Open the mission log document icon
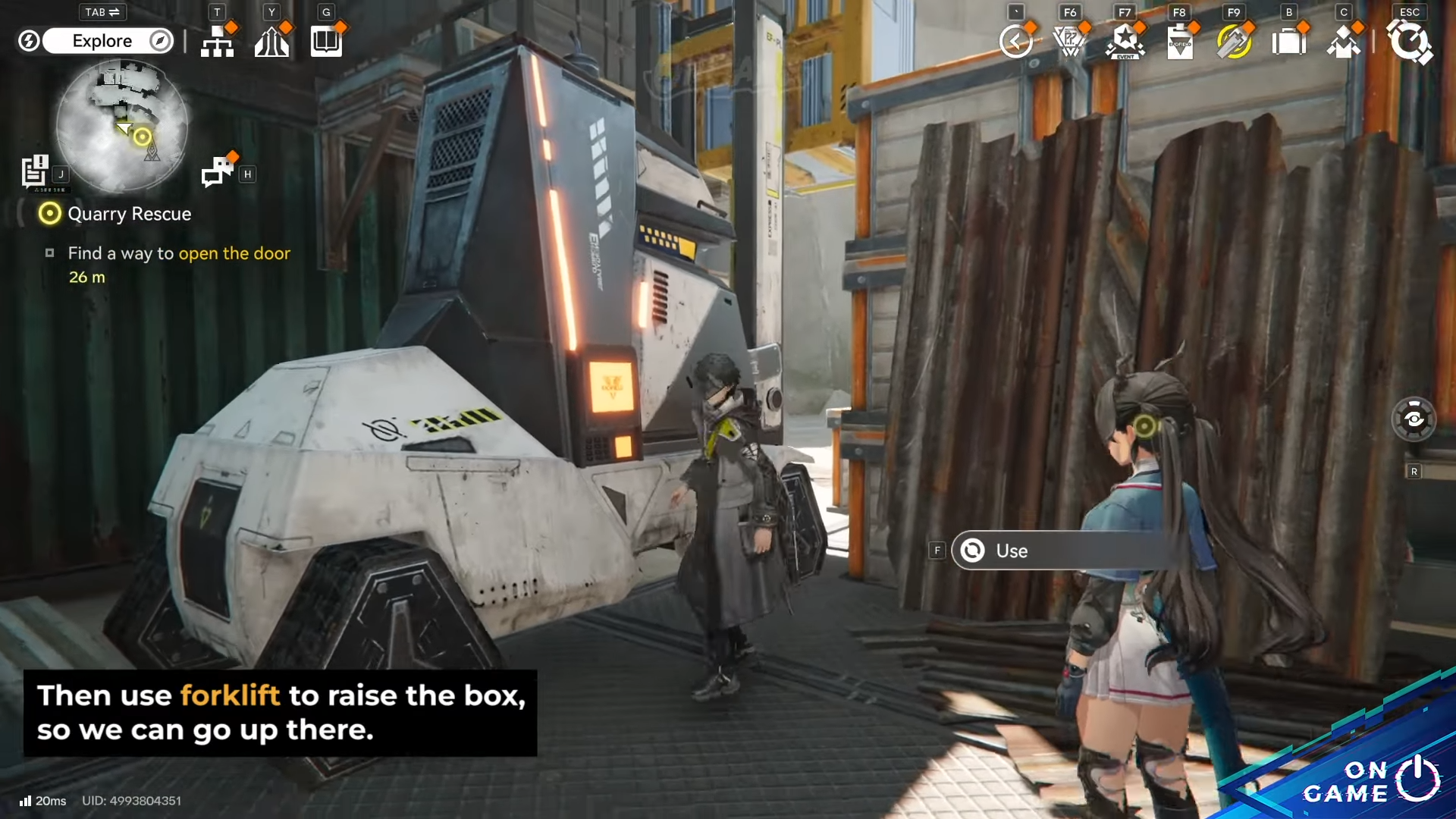The image size is (1456, 819). click(x=35, y=171)
